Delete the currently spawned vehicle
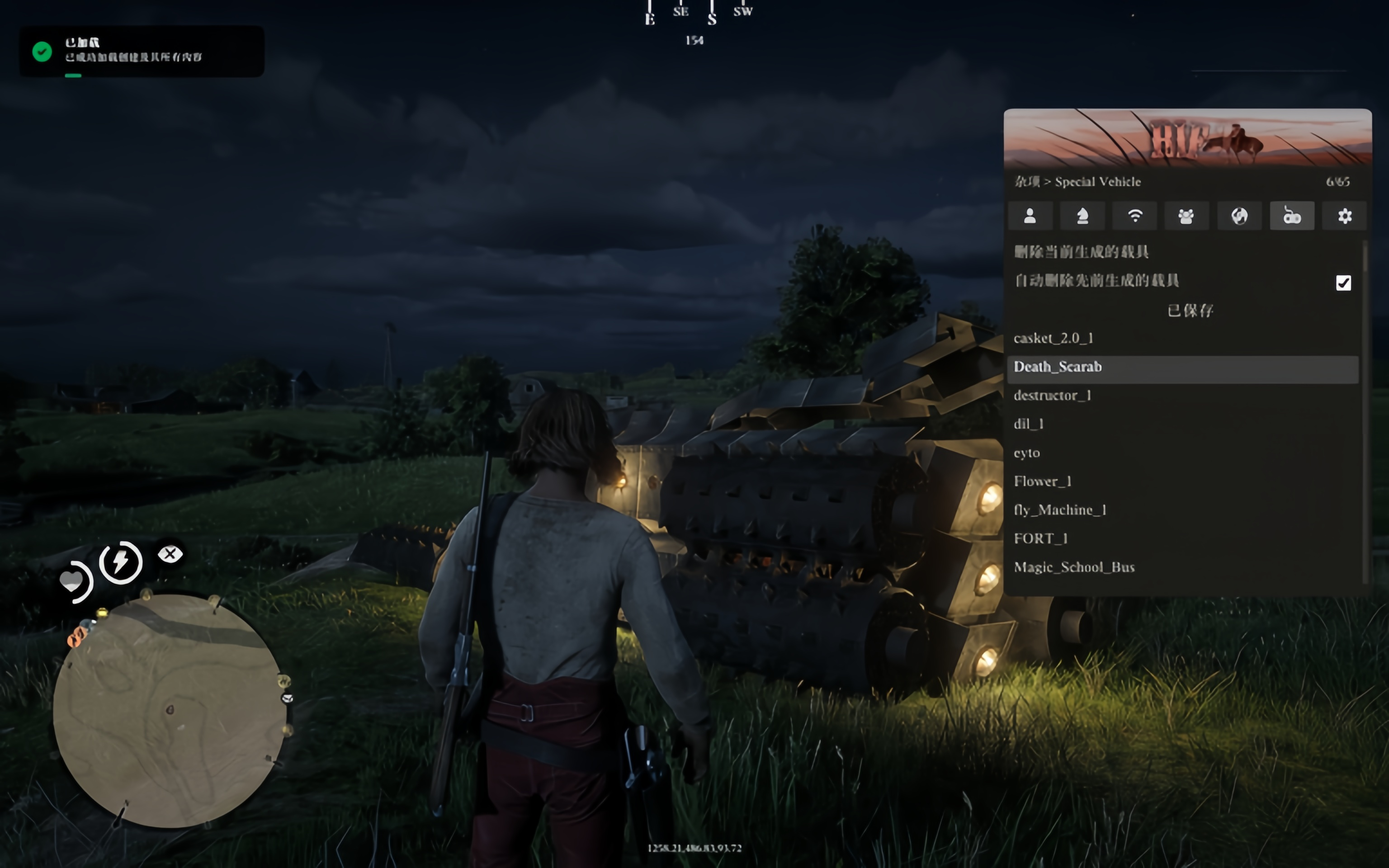Screen dimensions: 1389x868 click(x=1082, y=251)
